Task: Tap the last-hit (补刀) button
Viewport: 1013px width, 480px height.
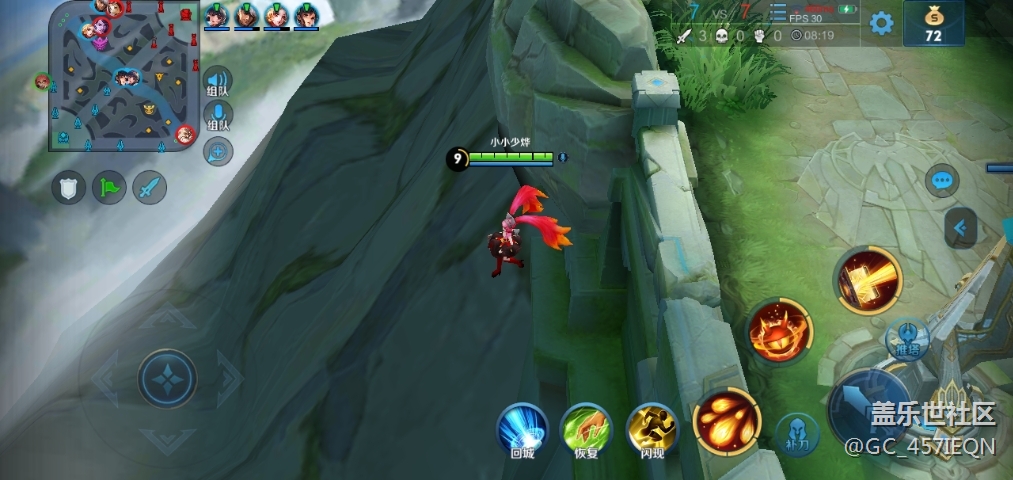Action: 797,434
